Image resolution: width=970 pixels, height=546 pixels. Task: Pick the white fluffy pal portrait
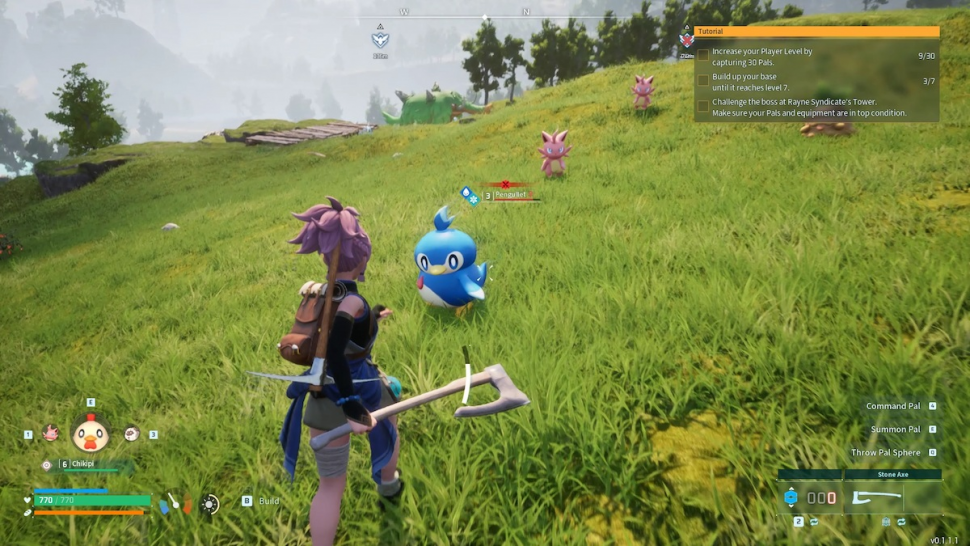pos(131,433)
